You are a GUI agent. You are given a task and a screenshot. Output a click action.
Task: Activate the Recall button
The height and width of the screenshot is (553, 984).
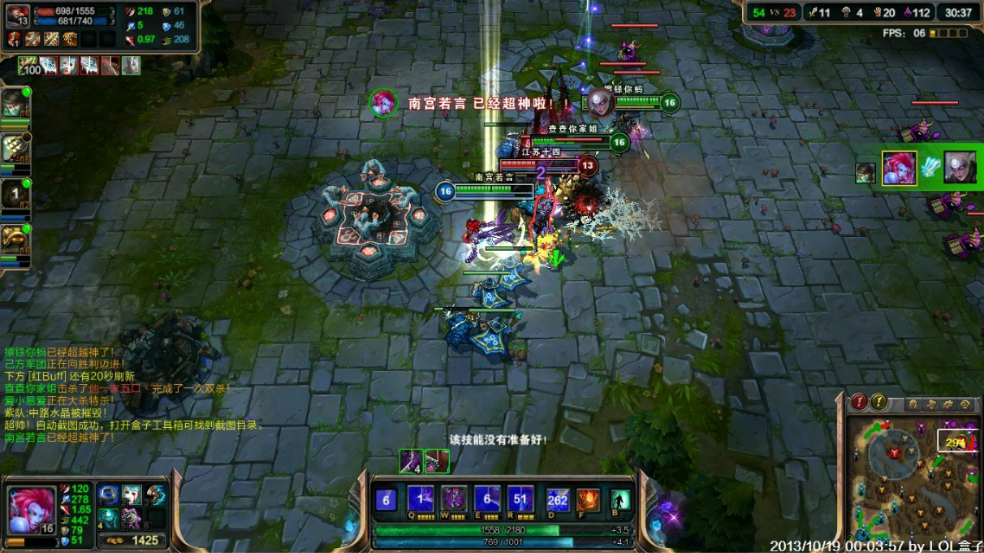(x=620, y=499)
